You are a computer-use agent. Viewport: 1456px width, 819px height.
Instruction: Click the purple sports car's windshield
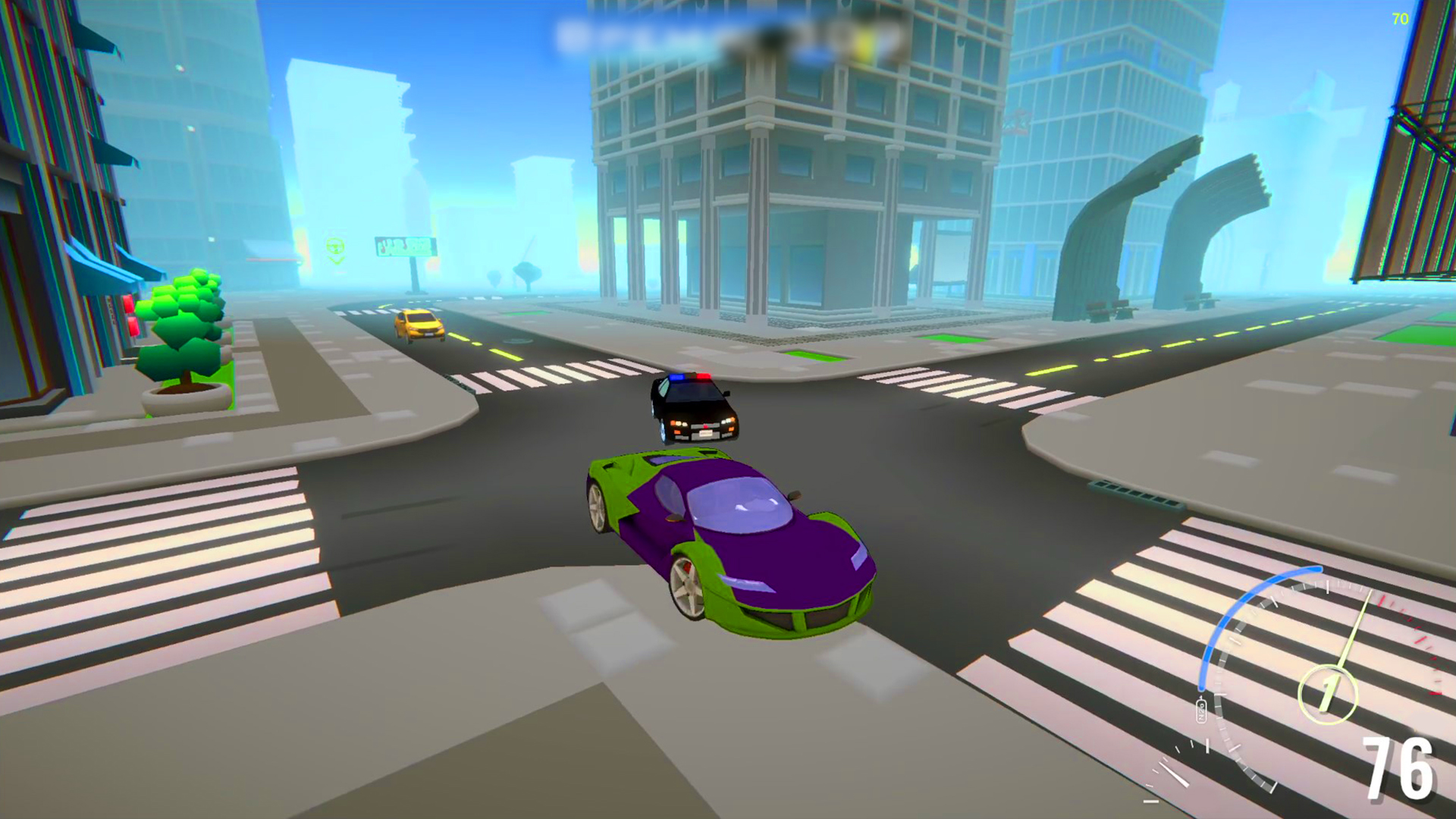tap(739, 504)
